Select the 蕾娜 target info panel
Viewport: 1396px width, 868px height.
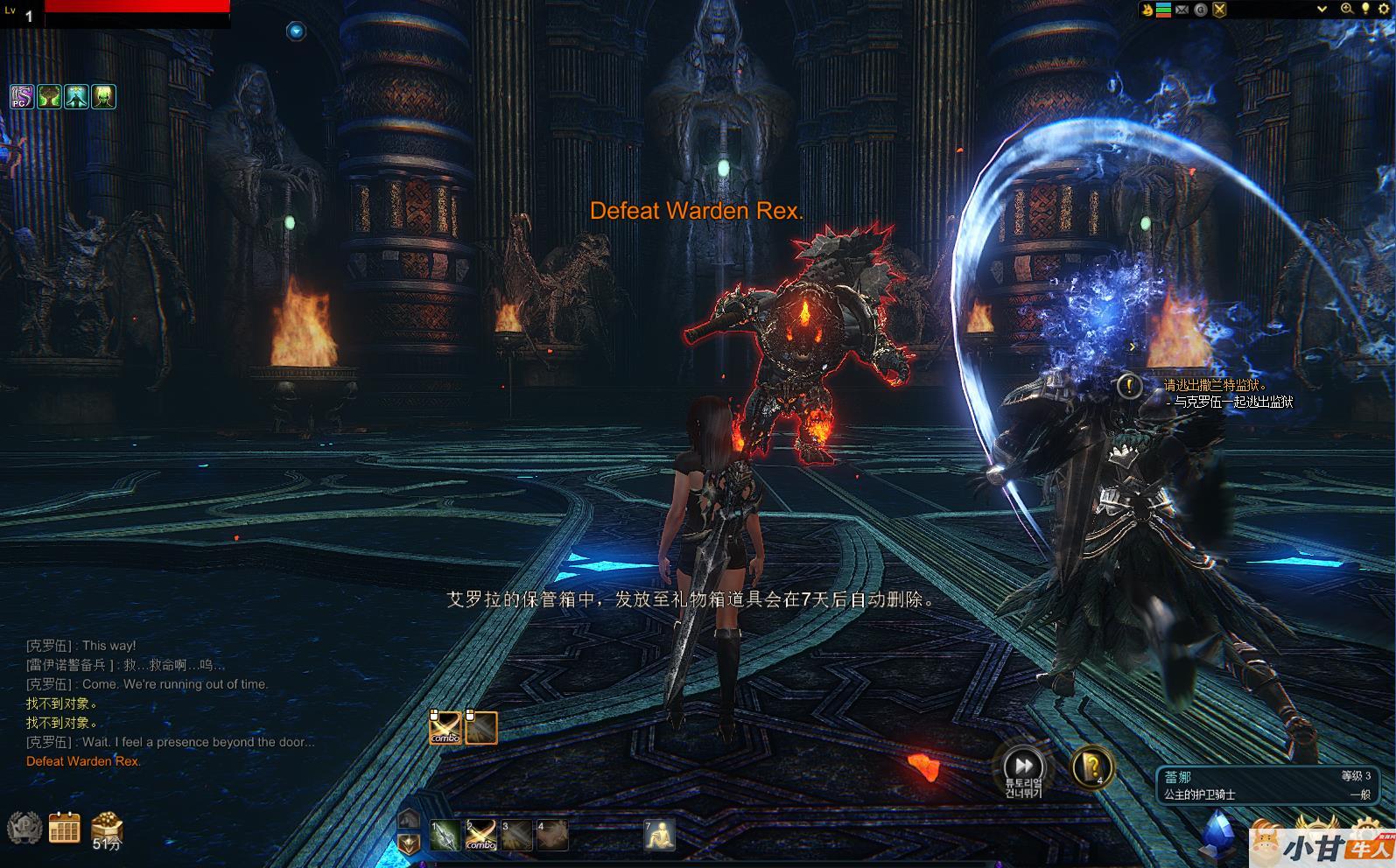(x=1266, y=785)
